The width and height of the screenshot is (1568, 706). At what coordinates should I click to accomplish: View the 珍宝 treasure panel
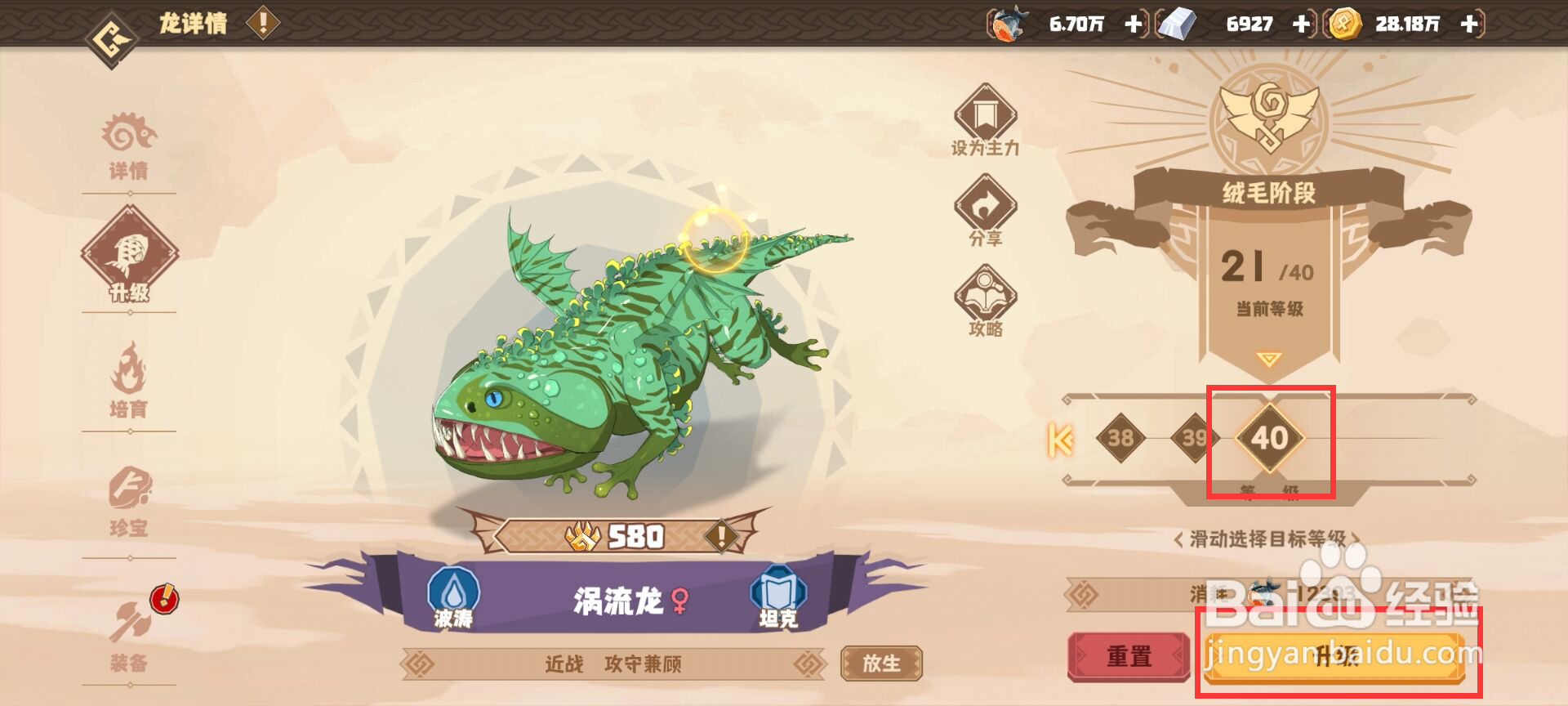pyautogui.click(x=131, y=498)
